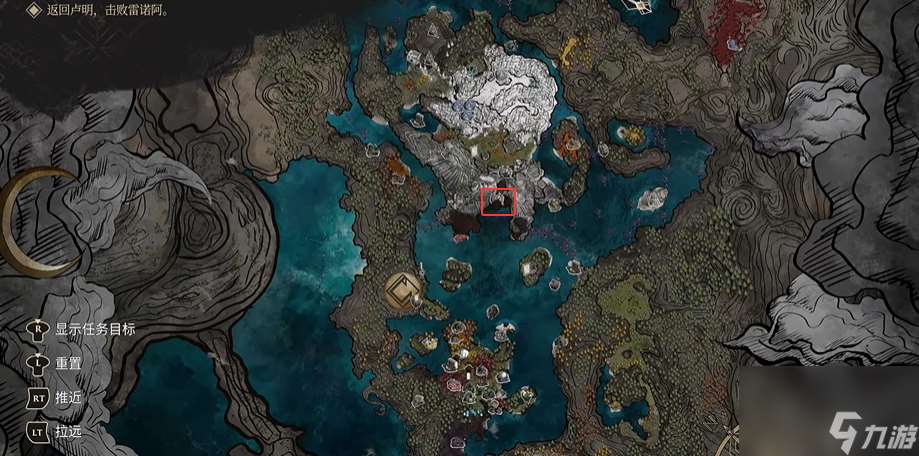919x456 pixels.
Task: Click the golden diamond quest marker
Action: coord(404,292)
